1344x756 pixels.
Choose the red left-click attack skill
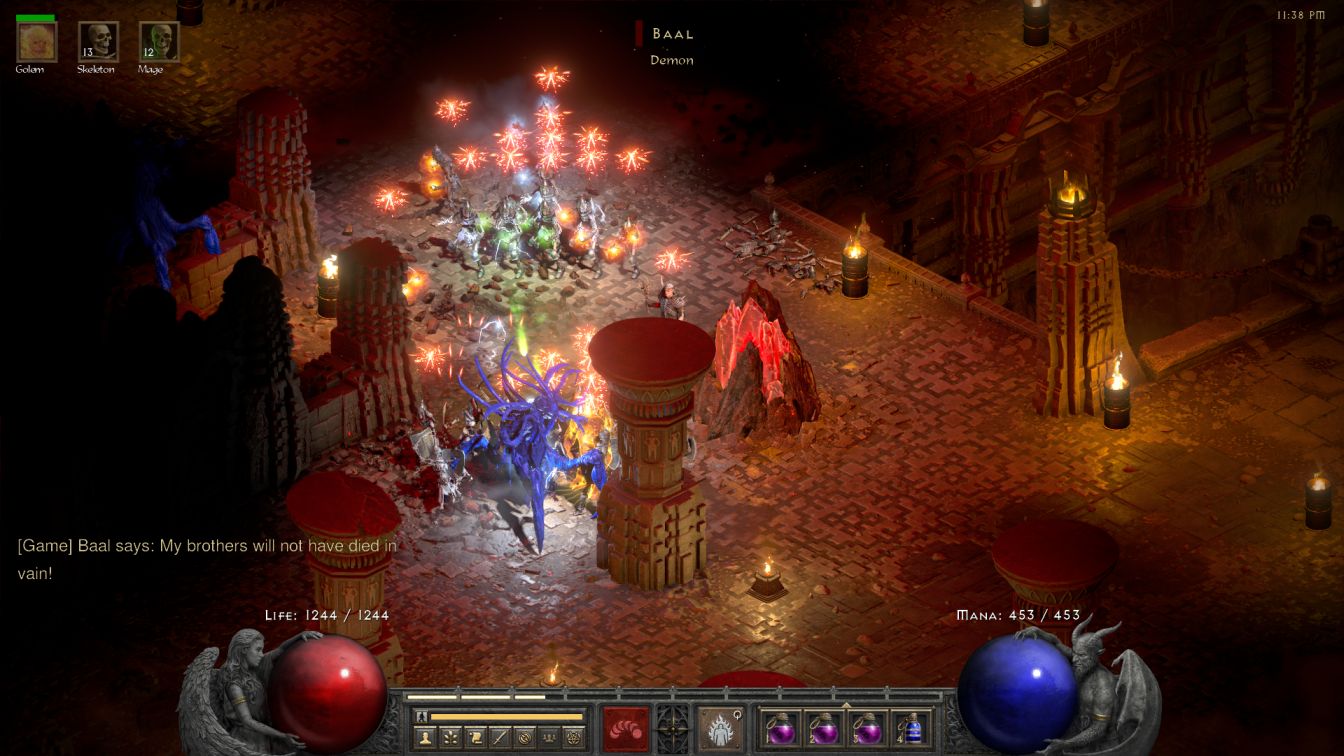(625, 729)
